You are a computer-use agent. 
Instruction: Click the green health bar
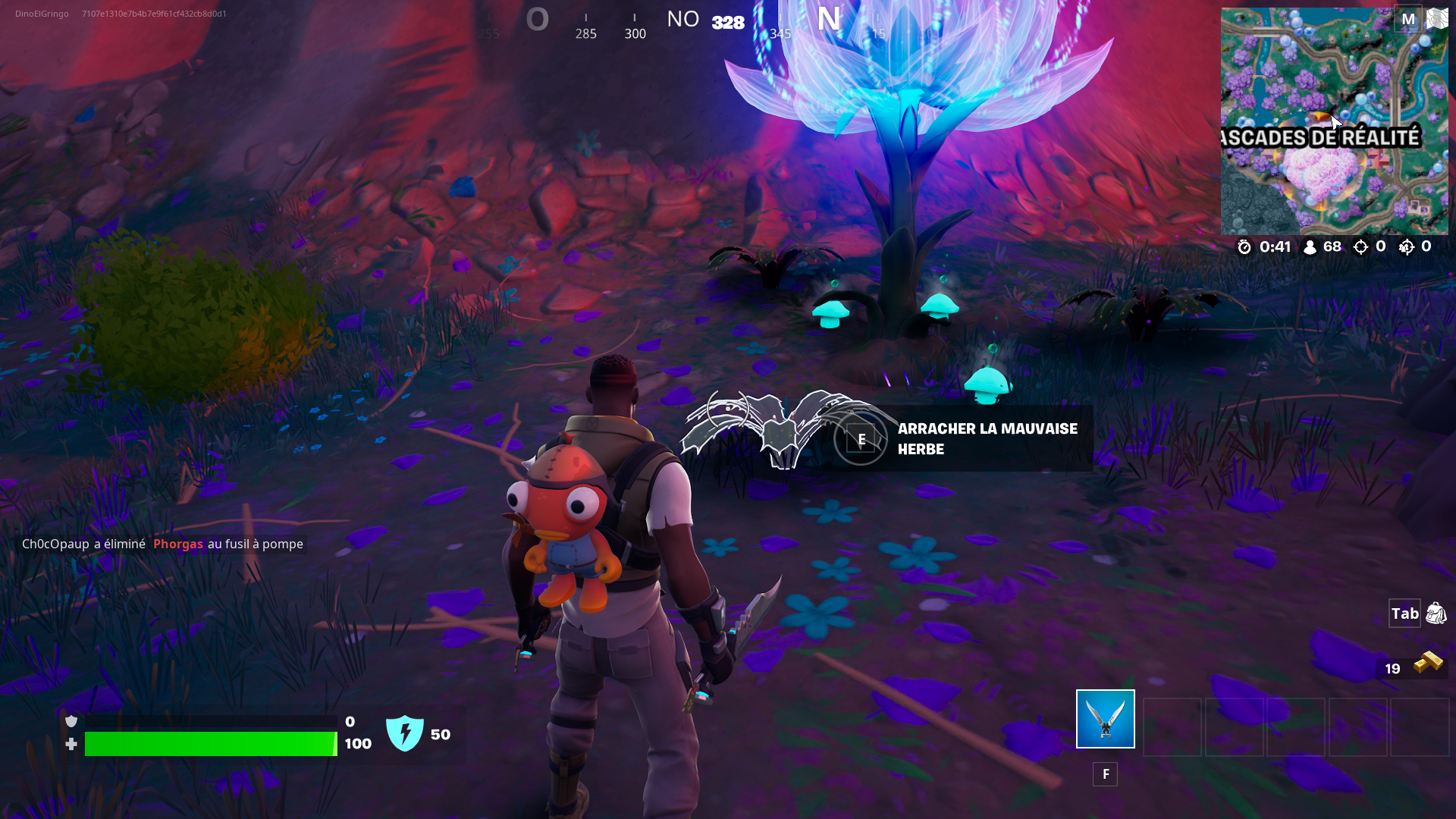coord(210,744)
